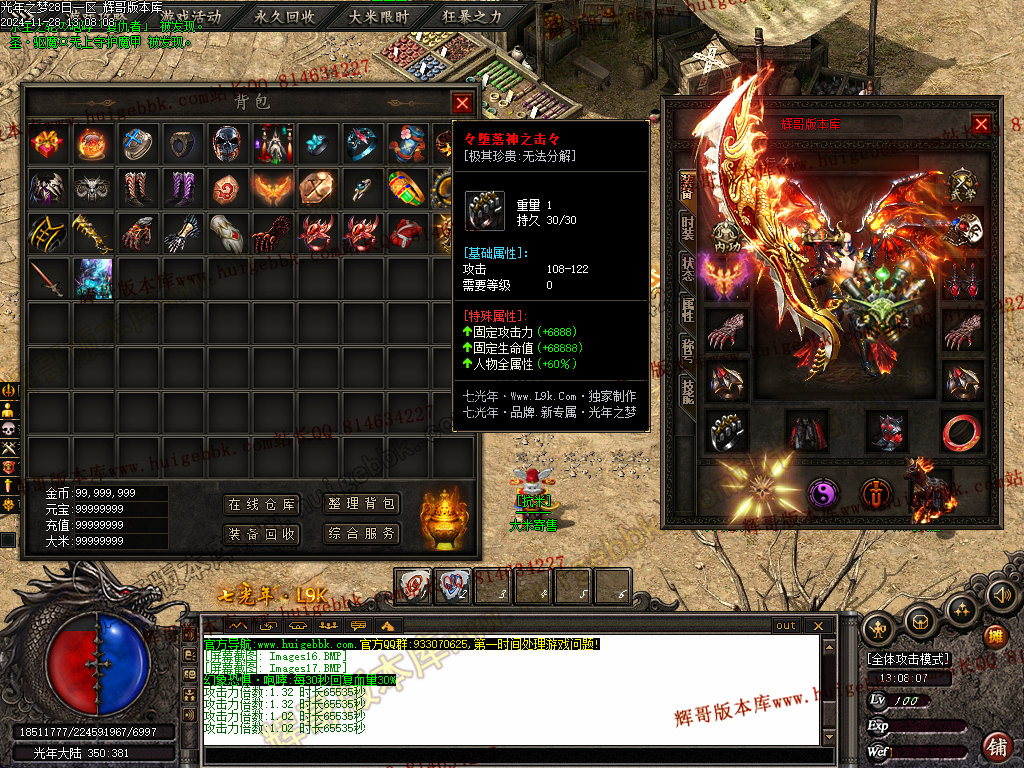Open the 在线仓库 online warehouse
The height and width of the screenshot is (768, 1024).
pyautogui.click(x=261, y=505)
